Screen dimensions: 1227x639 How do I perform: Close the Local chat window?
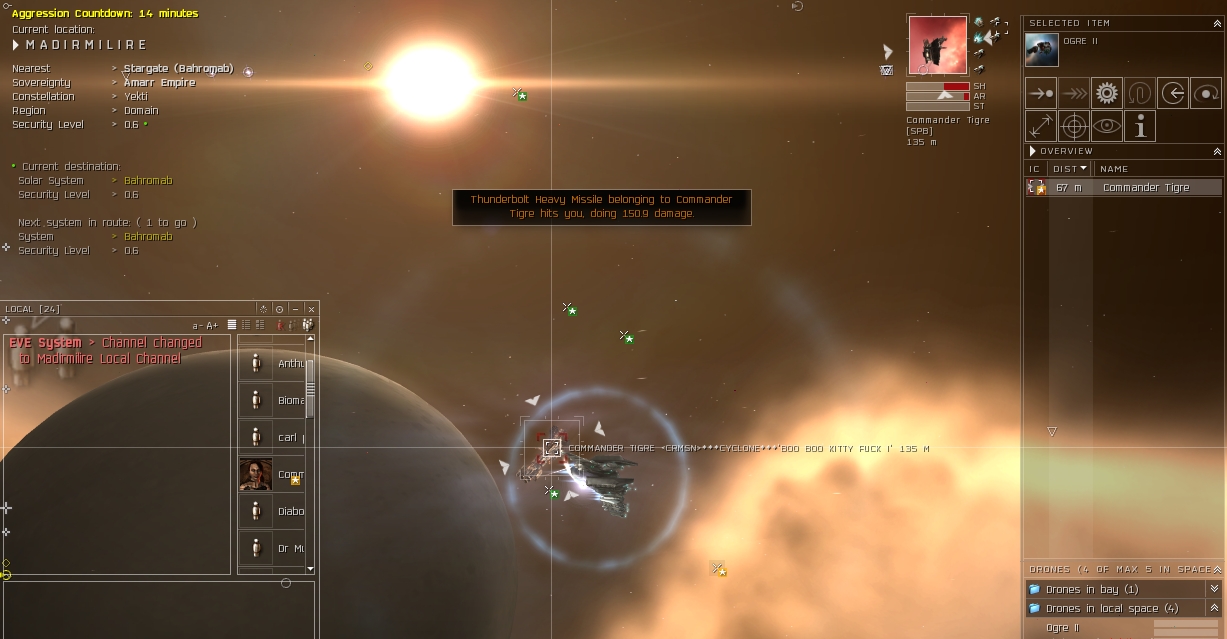pyautogui.click(x=311, y=309)
